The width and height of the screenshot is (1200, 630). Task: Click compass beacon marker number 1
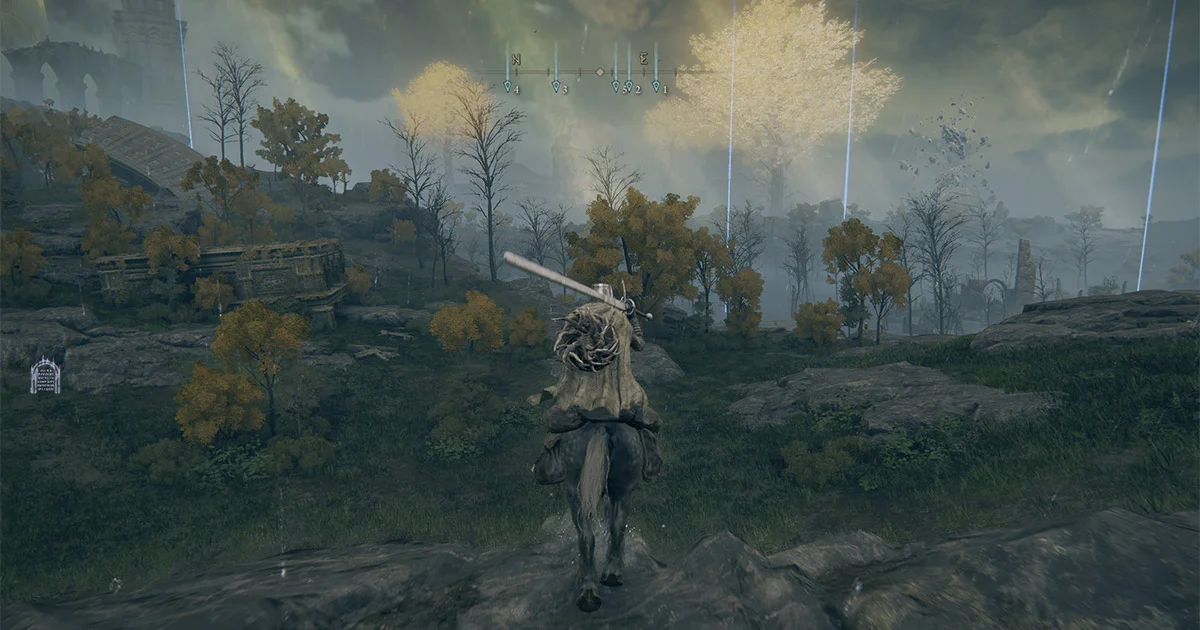(x=656, y=87)
